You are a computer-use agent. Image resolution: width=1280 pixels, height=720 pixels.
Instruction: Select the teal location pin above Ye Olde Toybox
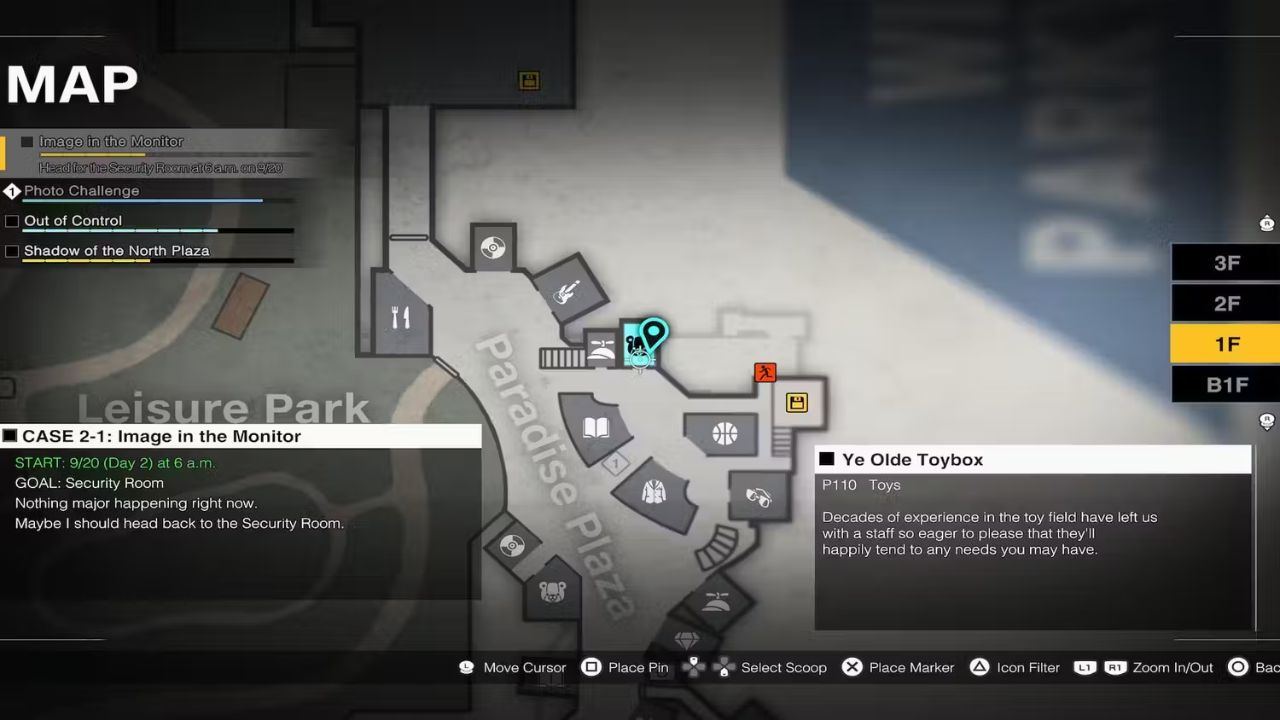coord(652,330)
